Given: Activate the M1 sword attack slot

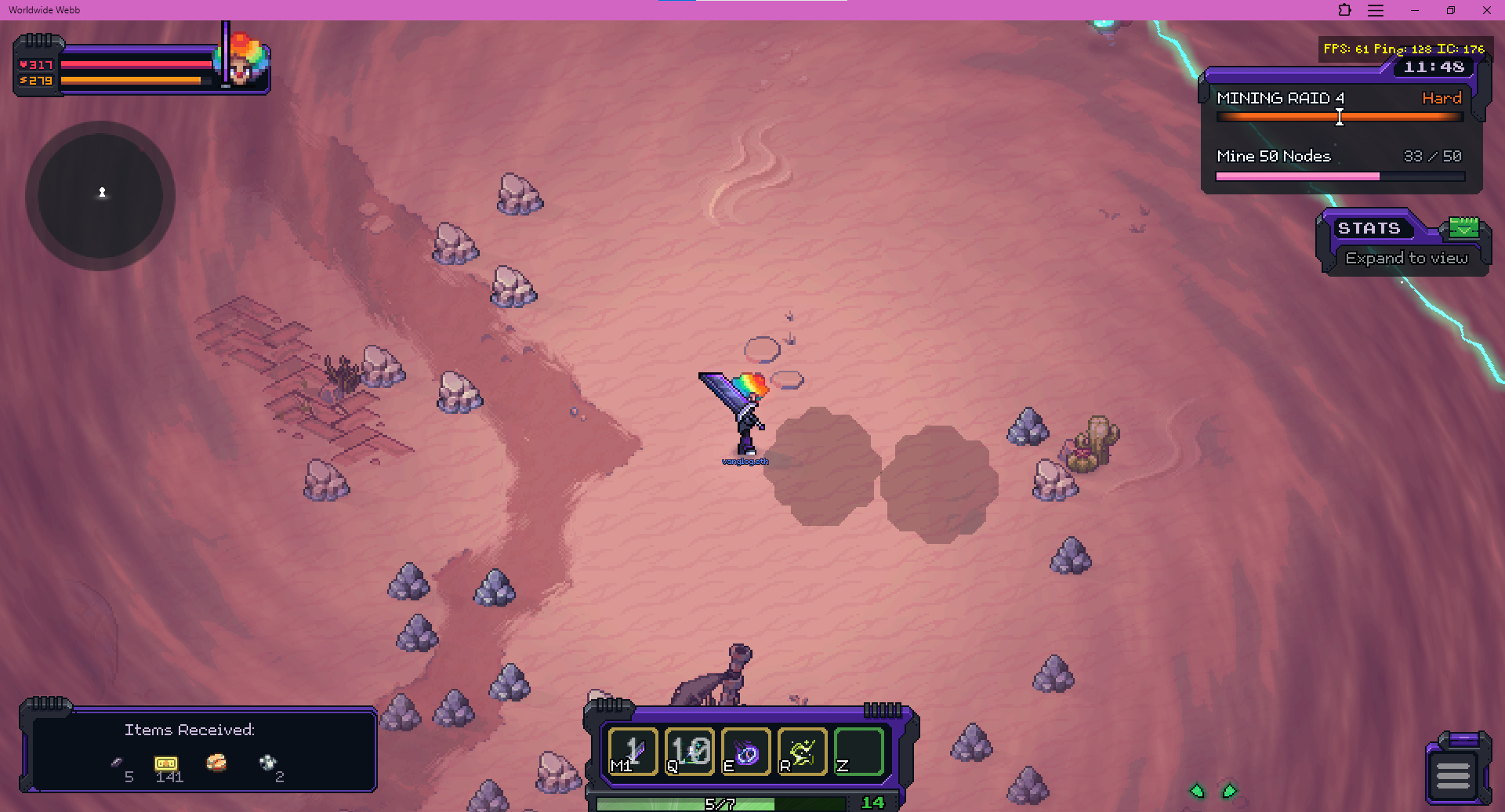Looking at the screenshot, I should [633, 752].
